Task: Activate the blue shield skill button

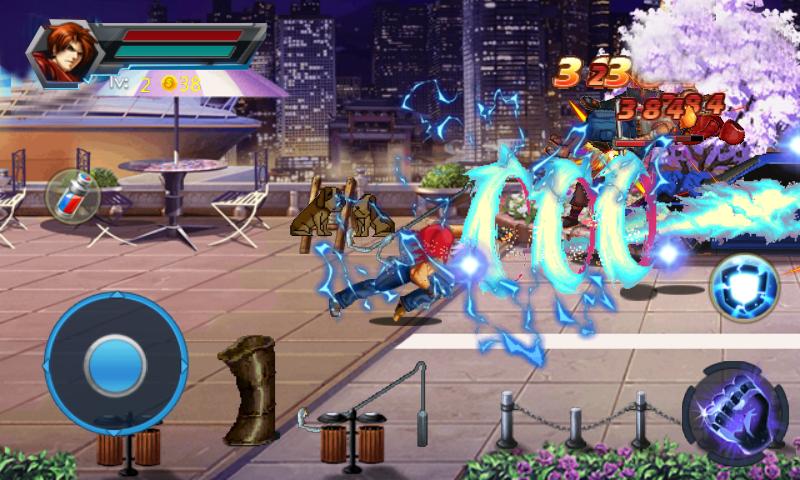Action: (743, 288)
